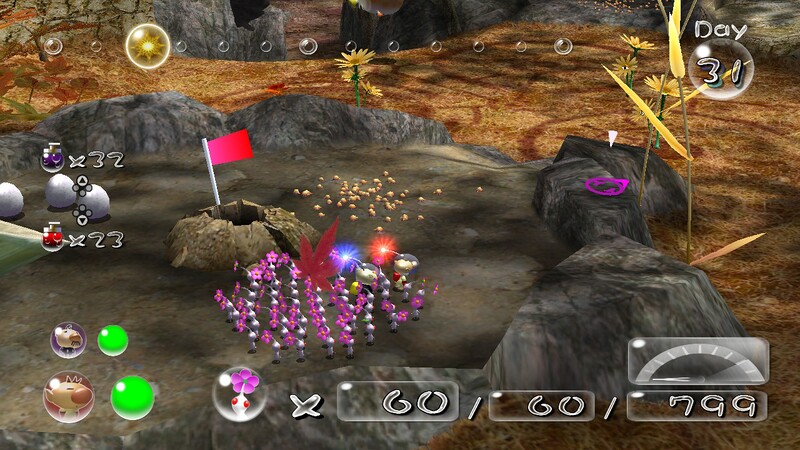This screenshot has height=450, width=800.
Task: Choose the smaller captain portrait
Action: click(68, 339)
